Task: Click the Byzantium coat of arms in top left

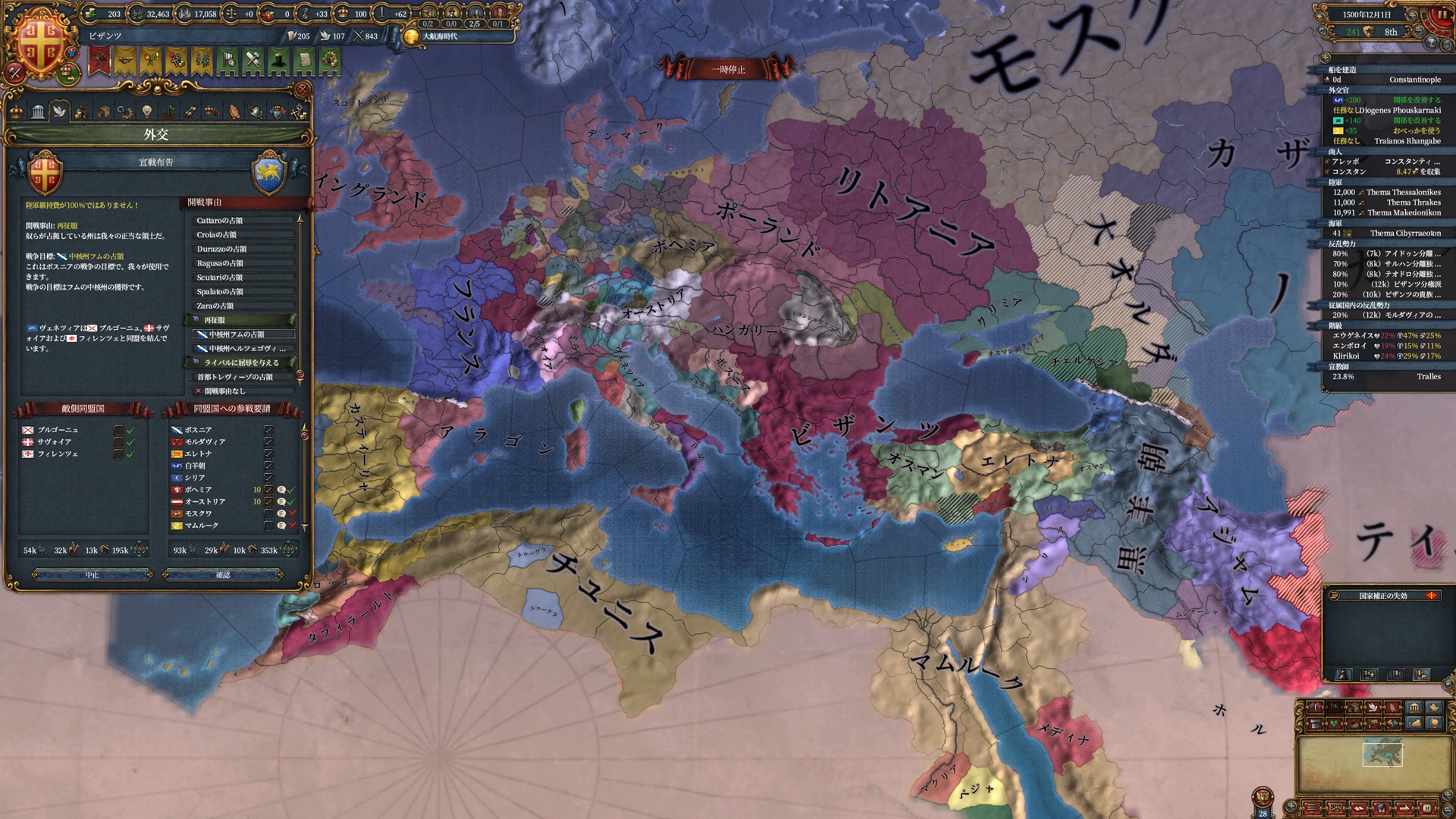Action: click(x=42, y=42)
